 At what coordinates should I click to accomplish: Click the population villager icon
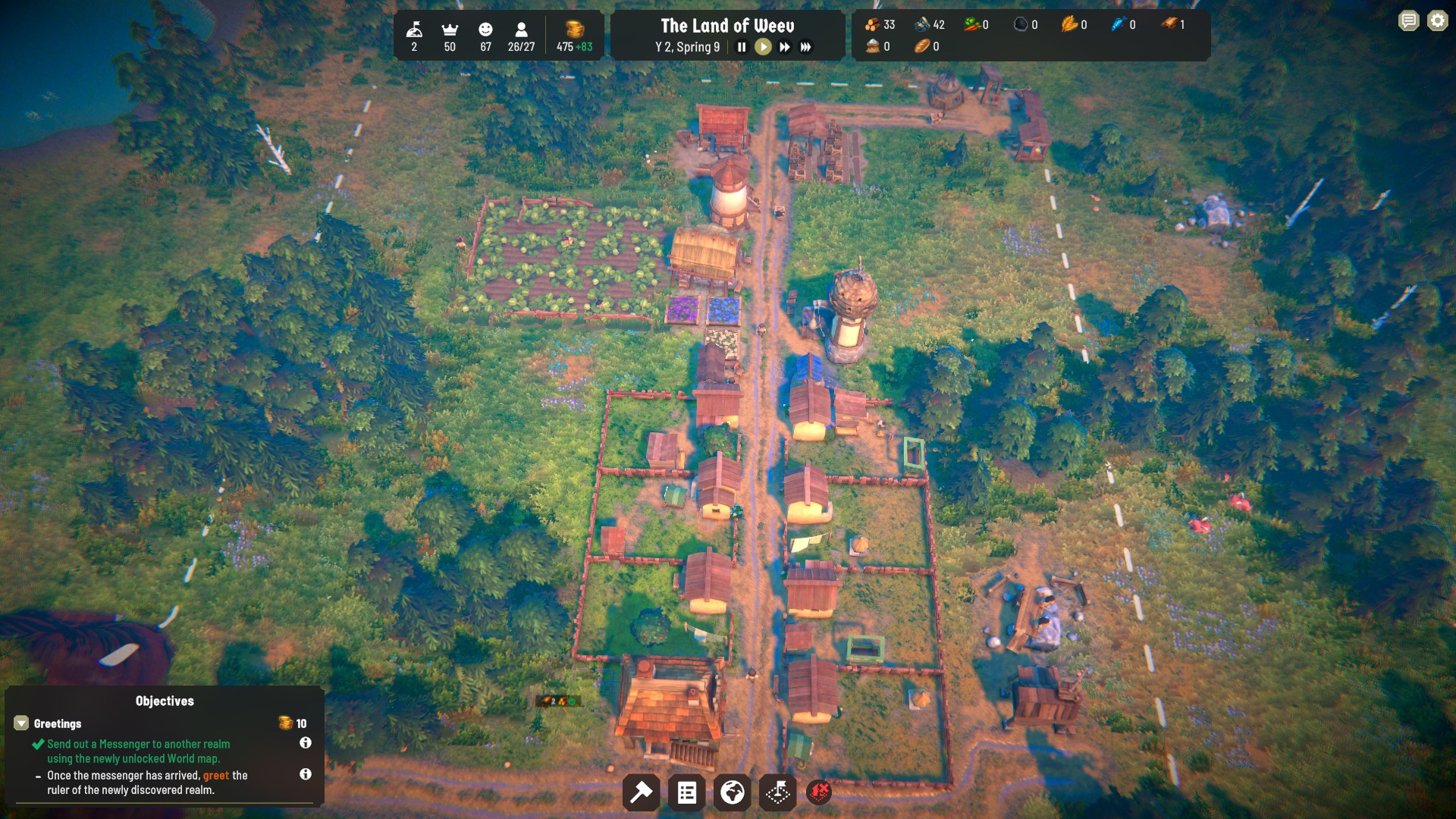point(521,30)
